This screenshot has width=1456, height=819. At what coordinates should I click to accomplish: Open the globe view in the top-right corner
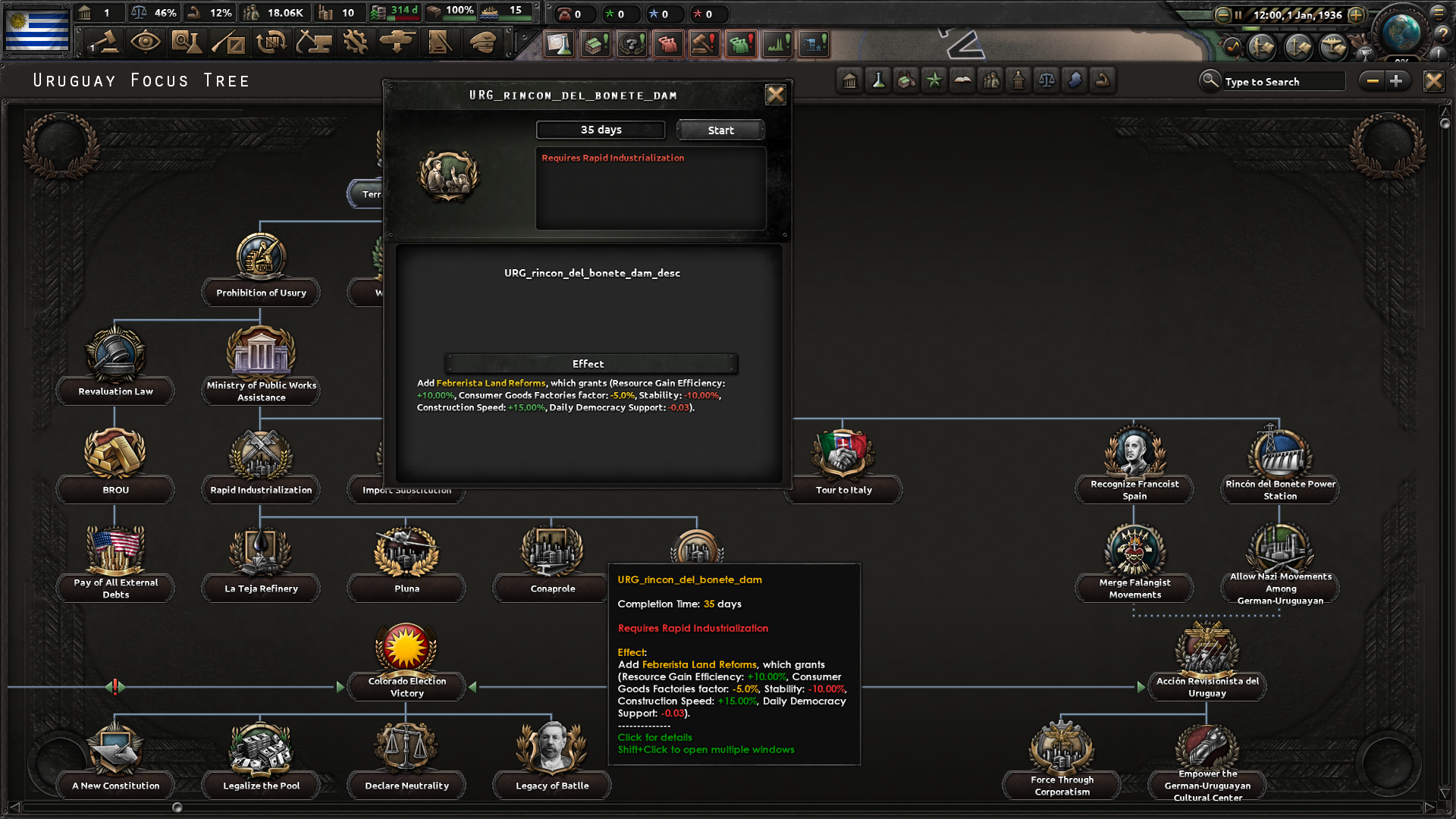(x=1403, y=32)
